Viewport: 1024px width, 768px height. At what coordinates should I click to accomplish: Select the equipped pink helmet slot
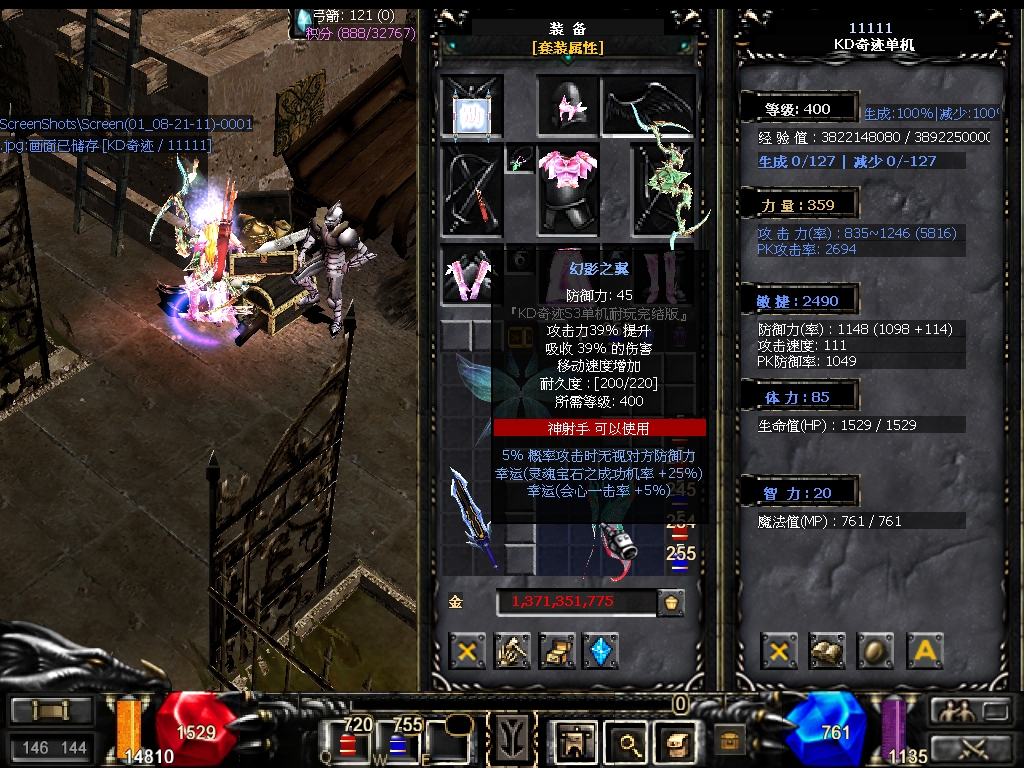568,105
